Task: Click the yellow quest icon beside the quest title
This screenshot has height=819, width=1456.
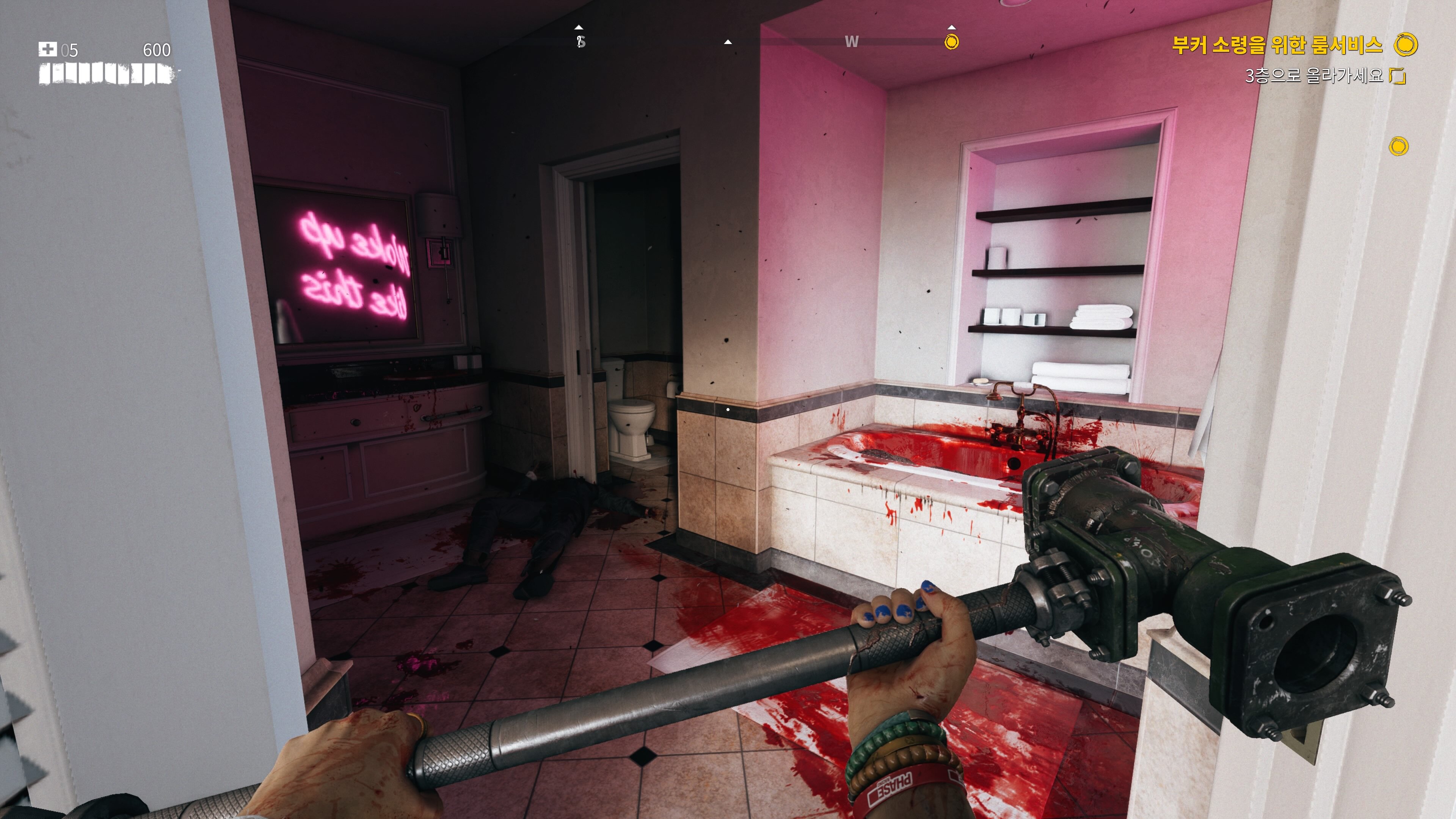Action: coord(1406,45)
